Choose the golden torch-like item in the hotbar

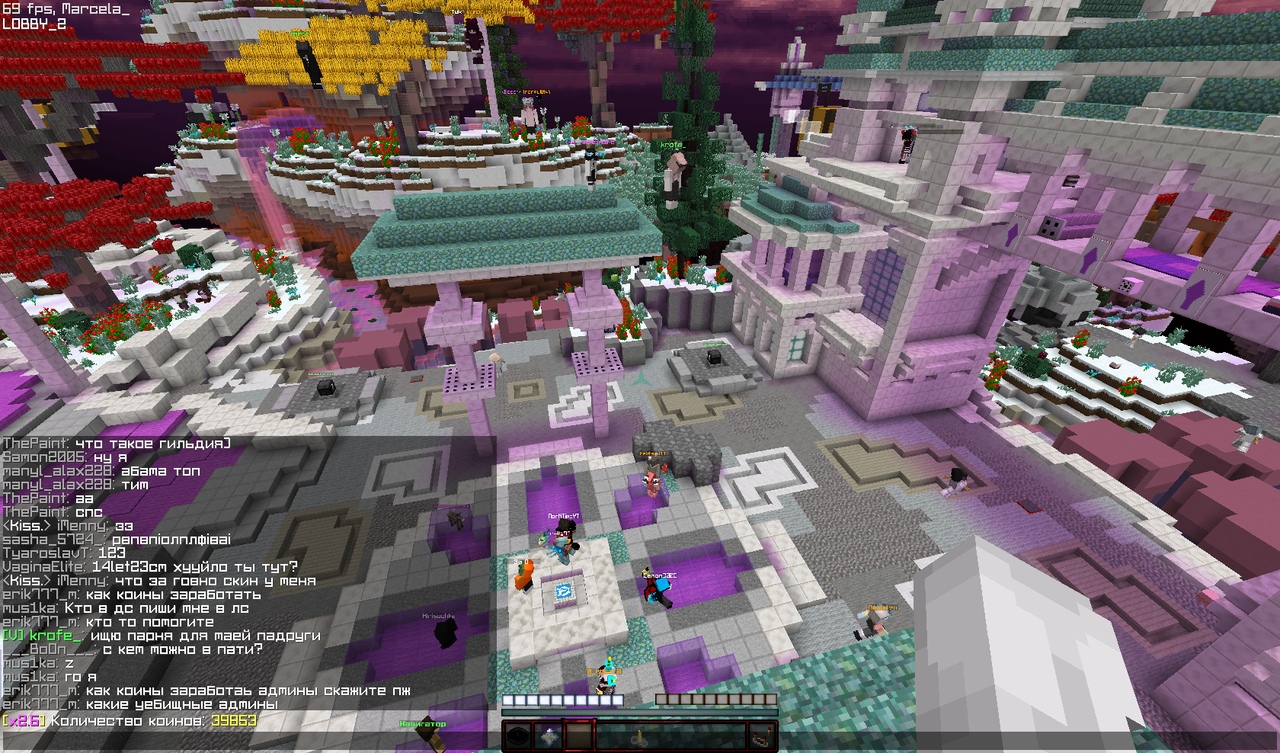pyautogui.click(x=640, y=737)
